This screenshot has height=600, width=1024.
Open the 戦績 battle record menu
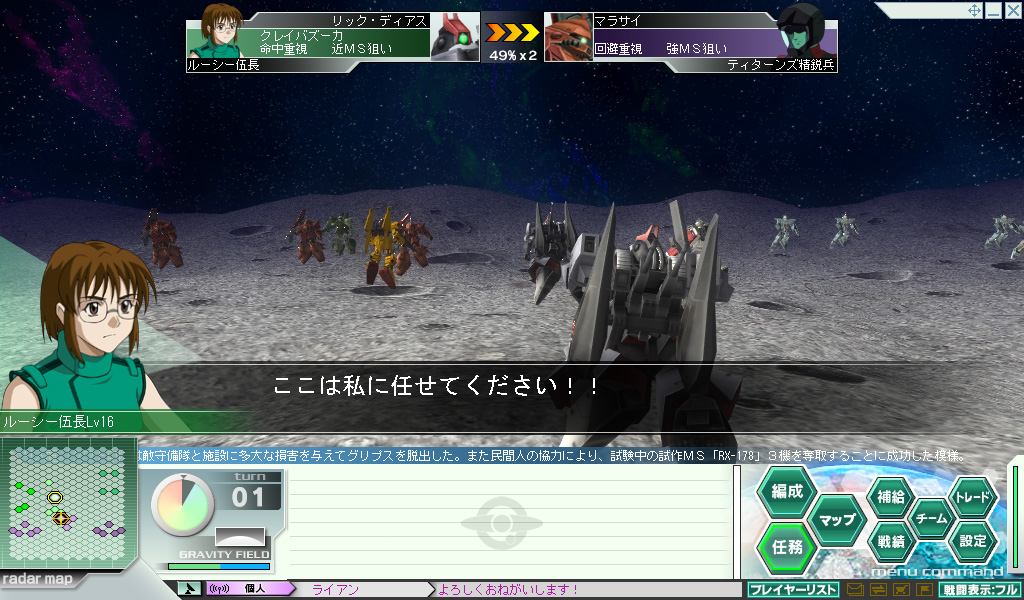click(x=890, y=542)
